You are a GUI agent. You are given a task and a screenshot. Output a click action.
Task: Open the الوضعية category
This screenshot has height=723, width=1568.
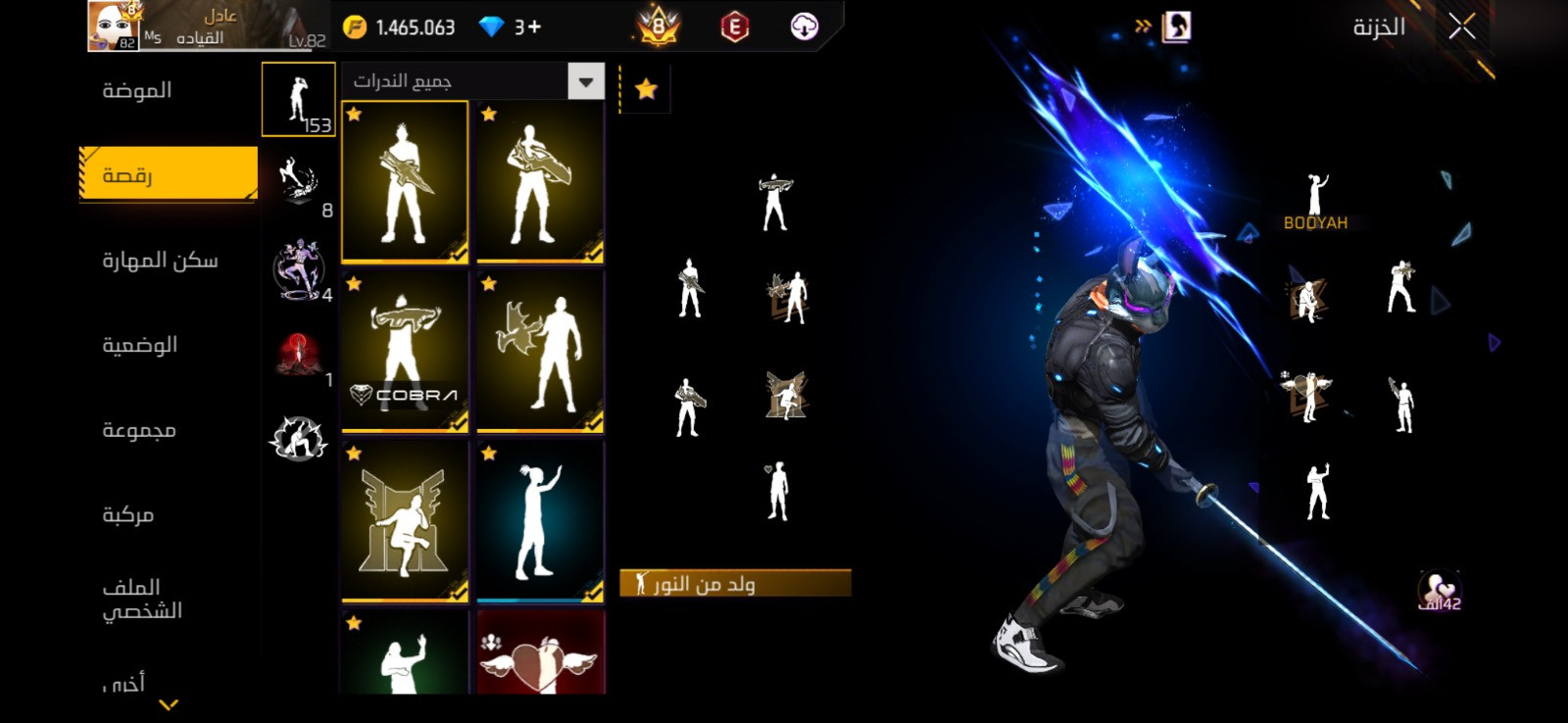pyautogui.click(x=140, y=345)
